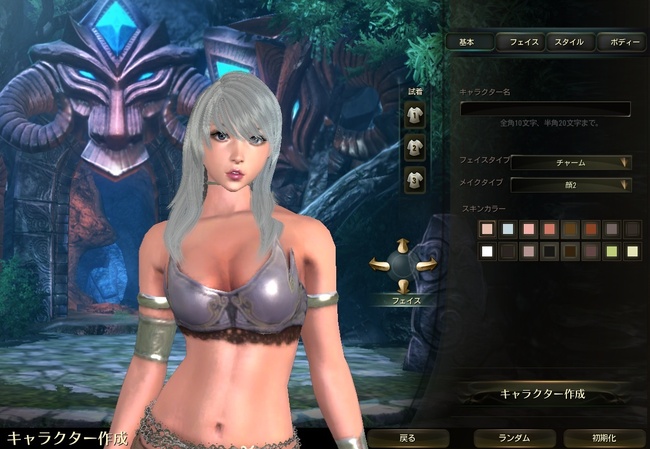Rotate camera with the left arrow
Viewport: 650px width, 449px height.
click(x=381, y=265)
